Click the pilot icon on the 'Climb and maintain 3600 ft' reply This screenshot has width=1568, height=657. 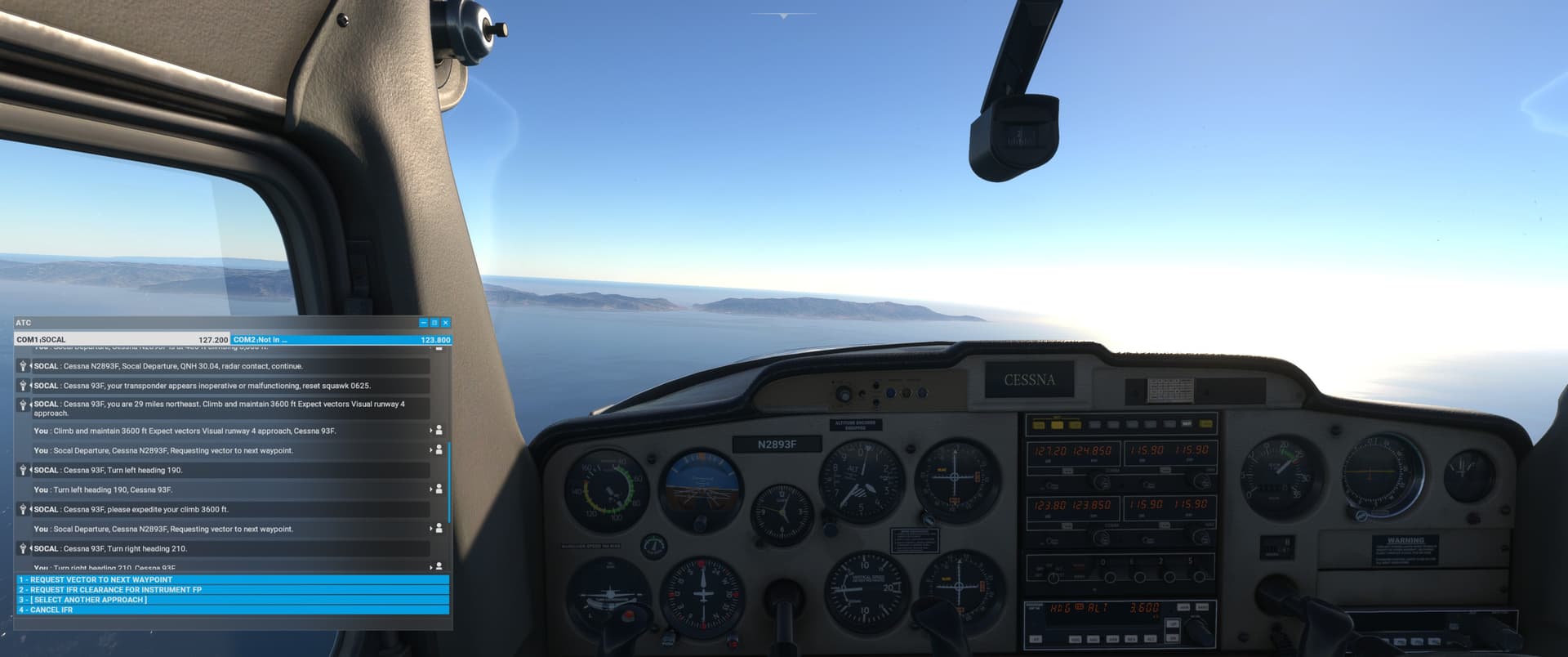click(x=439, y=431)
